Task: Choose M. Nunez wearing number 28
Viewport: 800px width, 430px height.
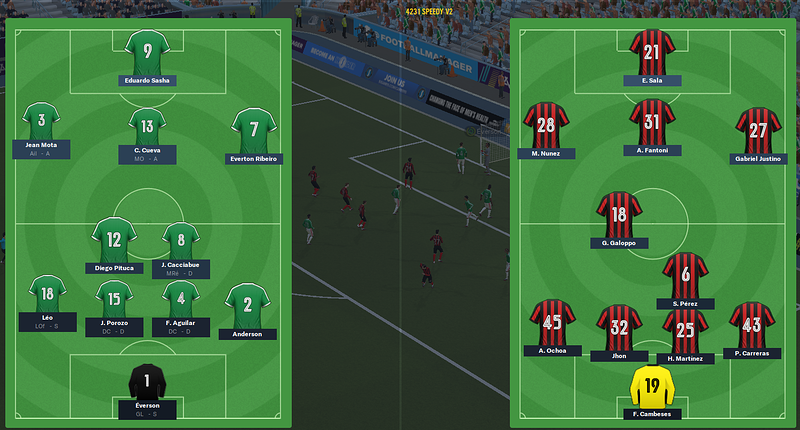Action: click(x=546, y=126)
